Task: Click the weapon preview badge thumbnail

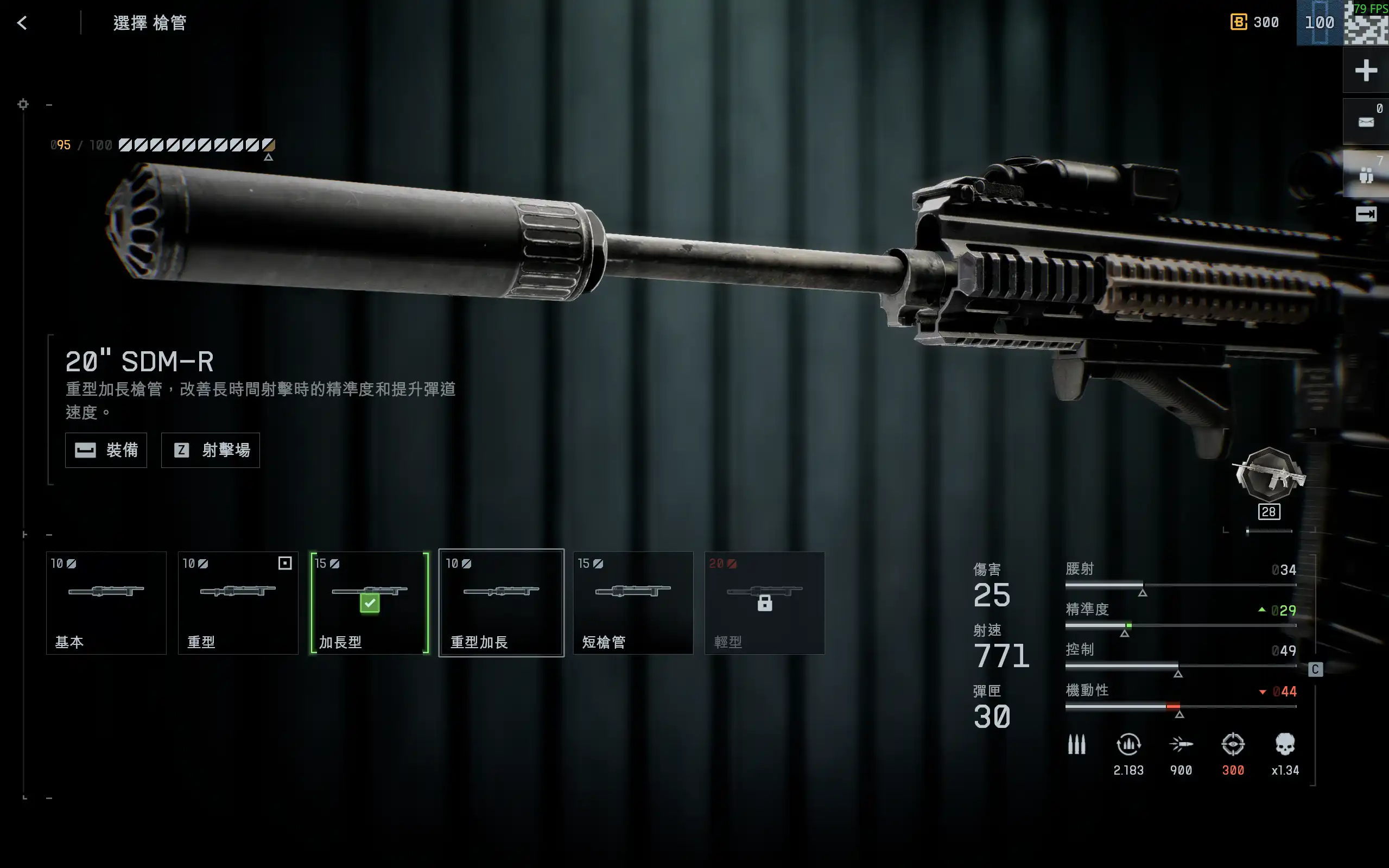Action: 1270,476
